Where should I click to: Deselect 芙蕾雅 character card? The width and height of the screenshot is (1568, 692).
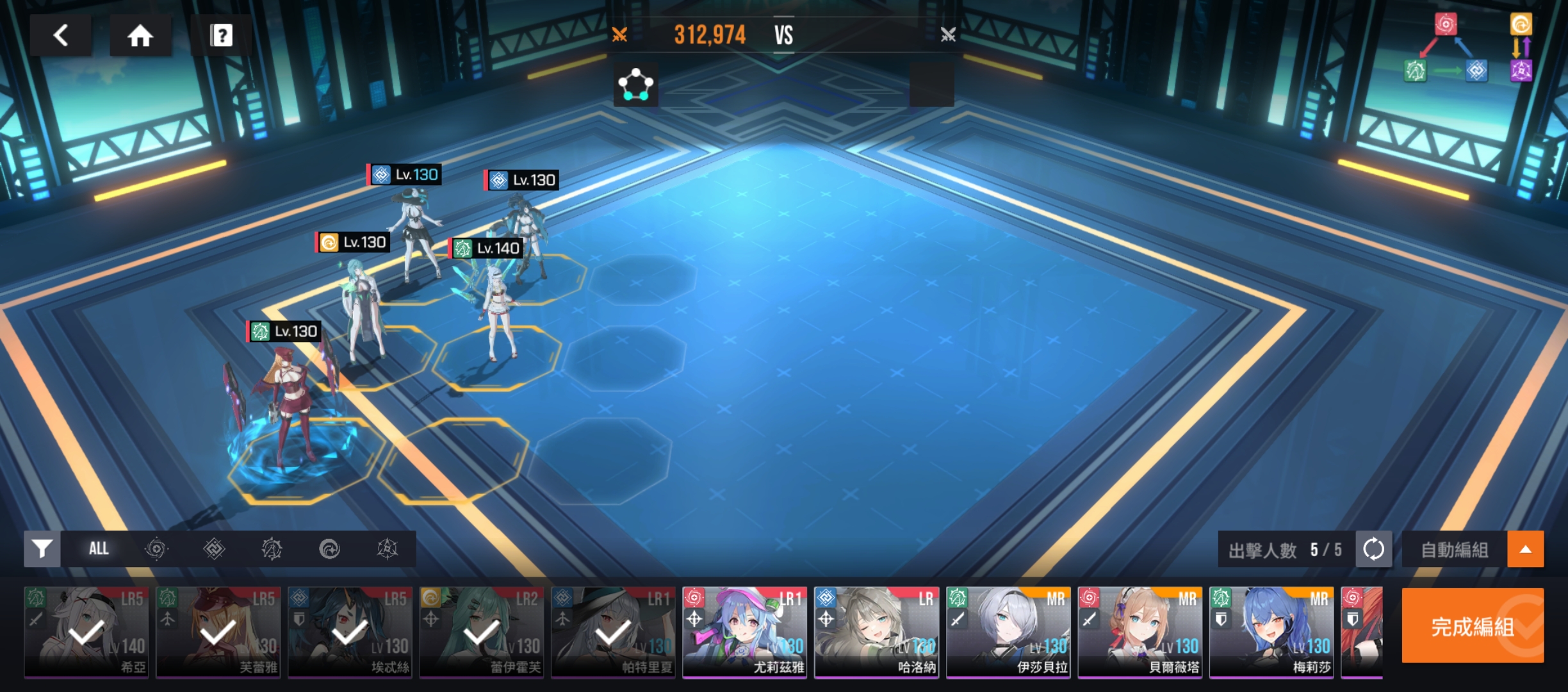click(218, 632)
